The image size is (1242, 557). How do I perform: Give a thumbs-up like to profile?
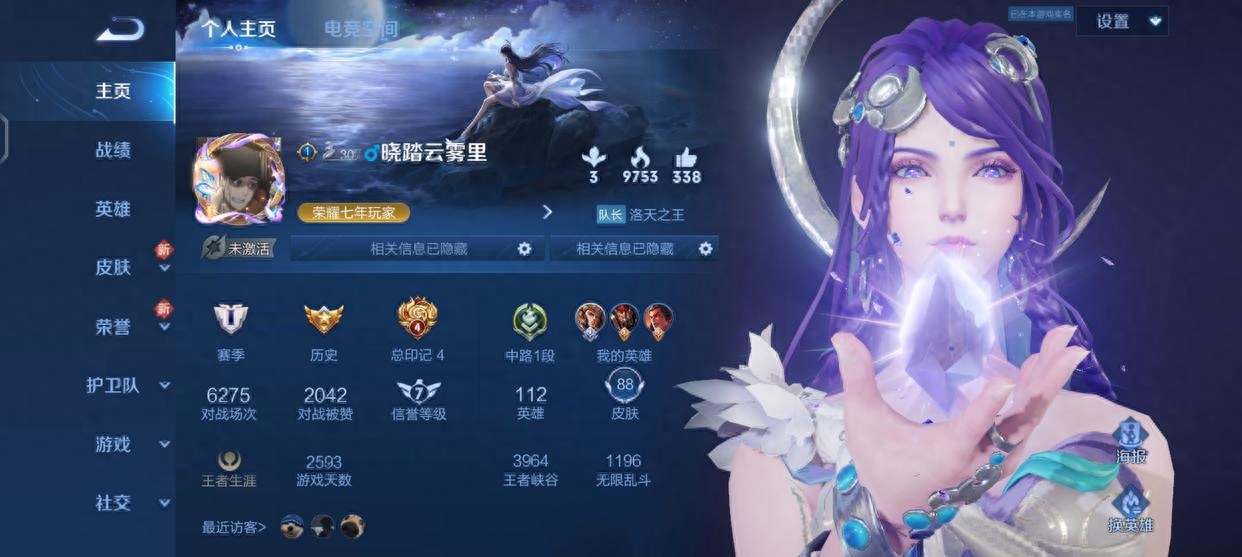(x=686, y=165)
